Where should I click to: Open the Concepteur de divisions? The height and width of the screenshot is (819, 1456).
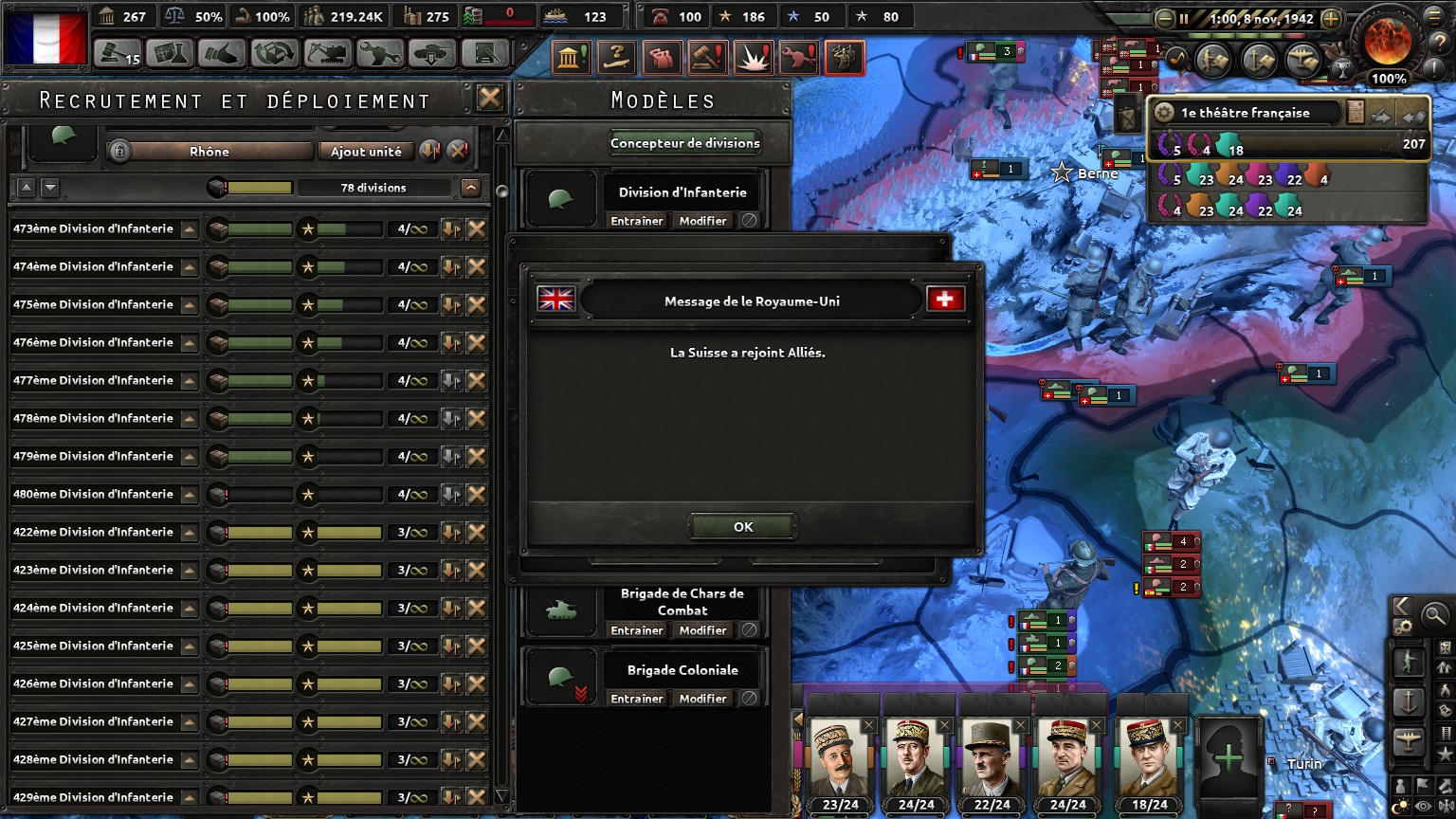pos(684,143)
